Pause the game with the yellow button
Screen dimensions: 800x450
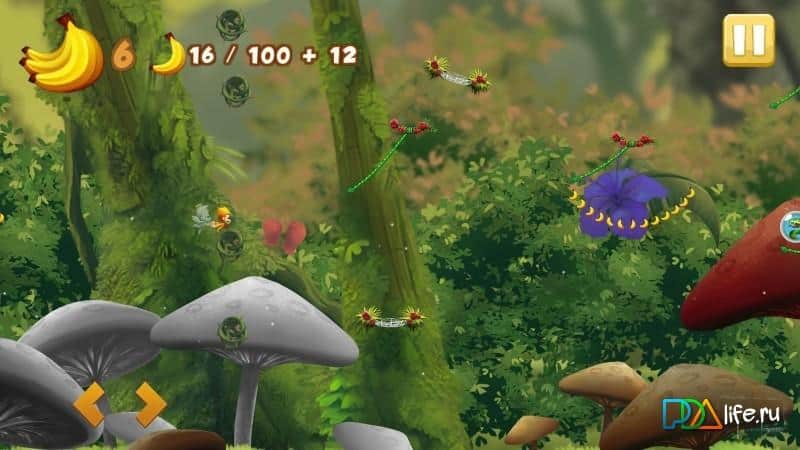(x=748, y=41)
